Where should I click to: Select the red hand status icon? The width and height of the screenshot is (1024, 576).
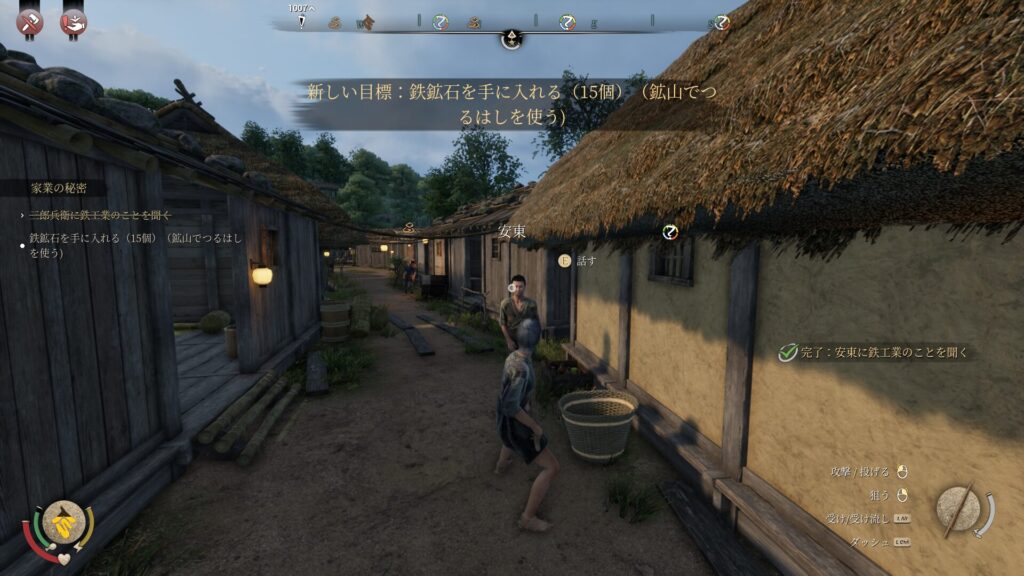(73, 21)
